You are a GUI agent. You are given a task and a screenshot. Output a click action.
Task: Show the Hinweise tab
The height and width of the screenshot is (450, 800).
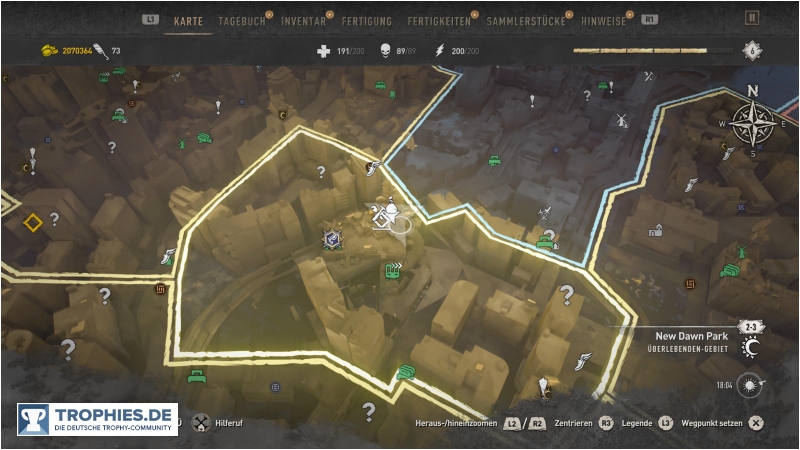point(605,20)
